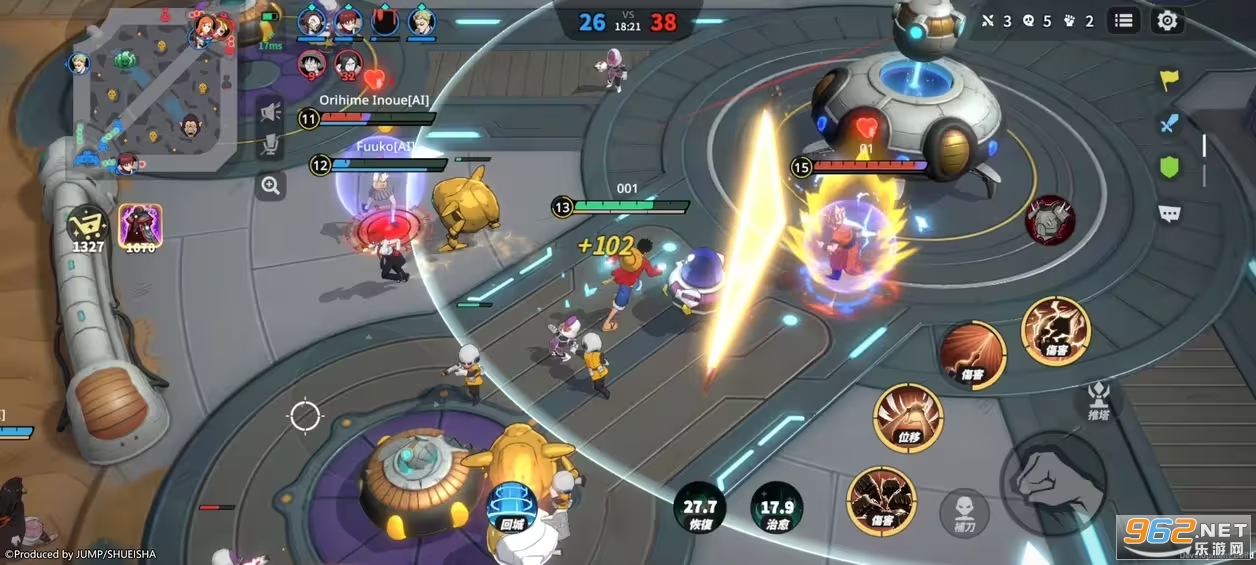The height and width of the screenshot is (565, 1256).
Task: Toggle the microphone voice chat icon
Action: (269, 146)
